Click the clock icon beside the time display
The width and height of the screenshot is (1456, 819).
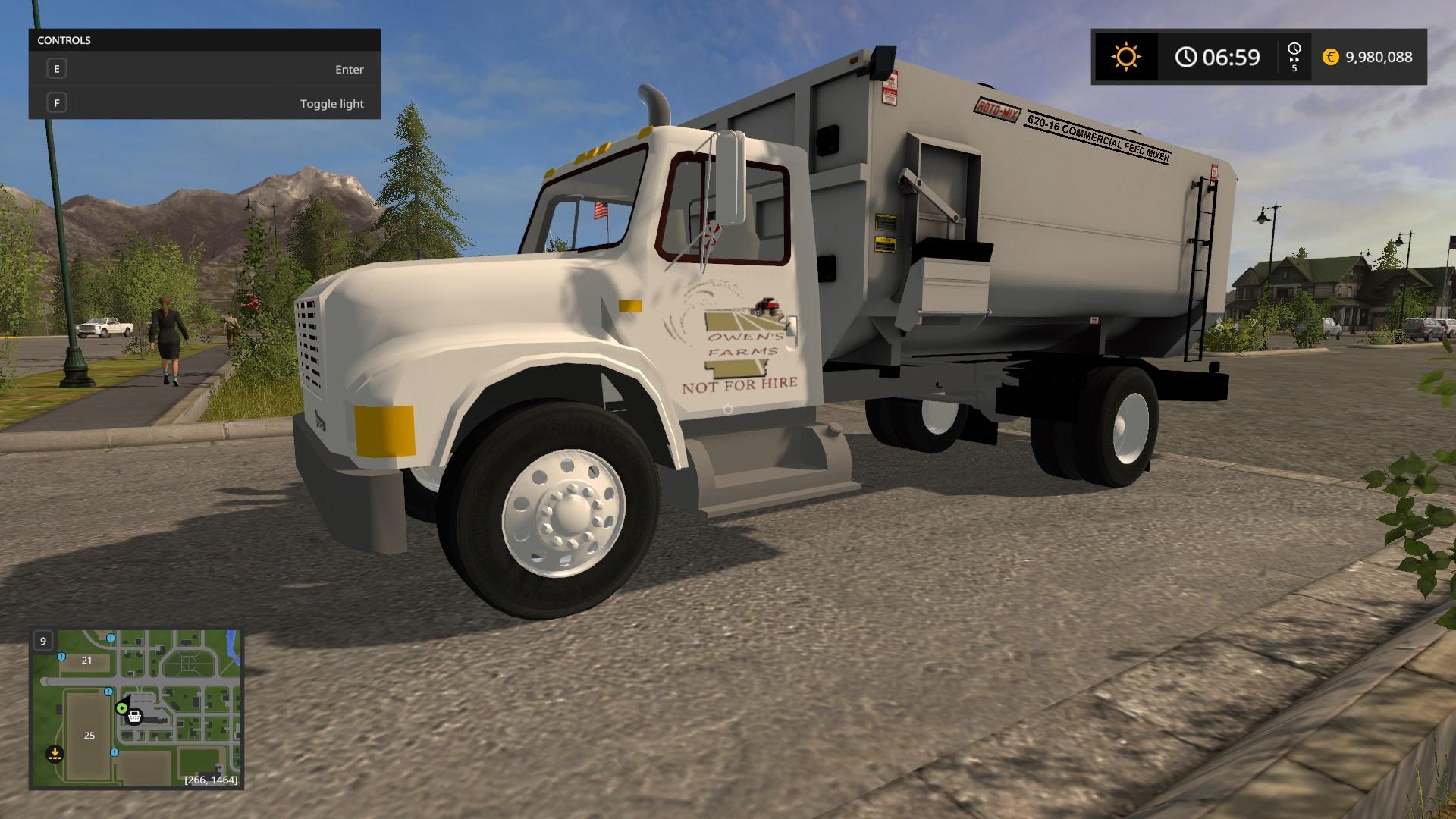click(1186, 56)
